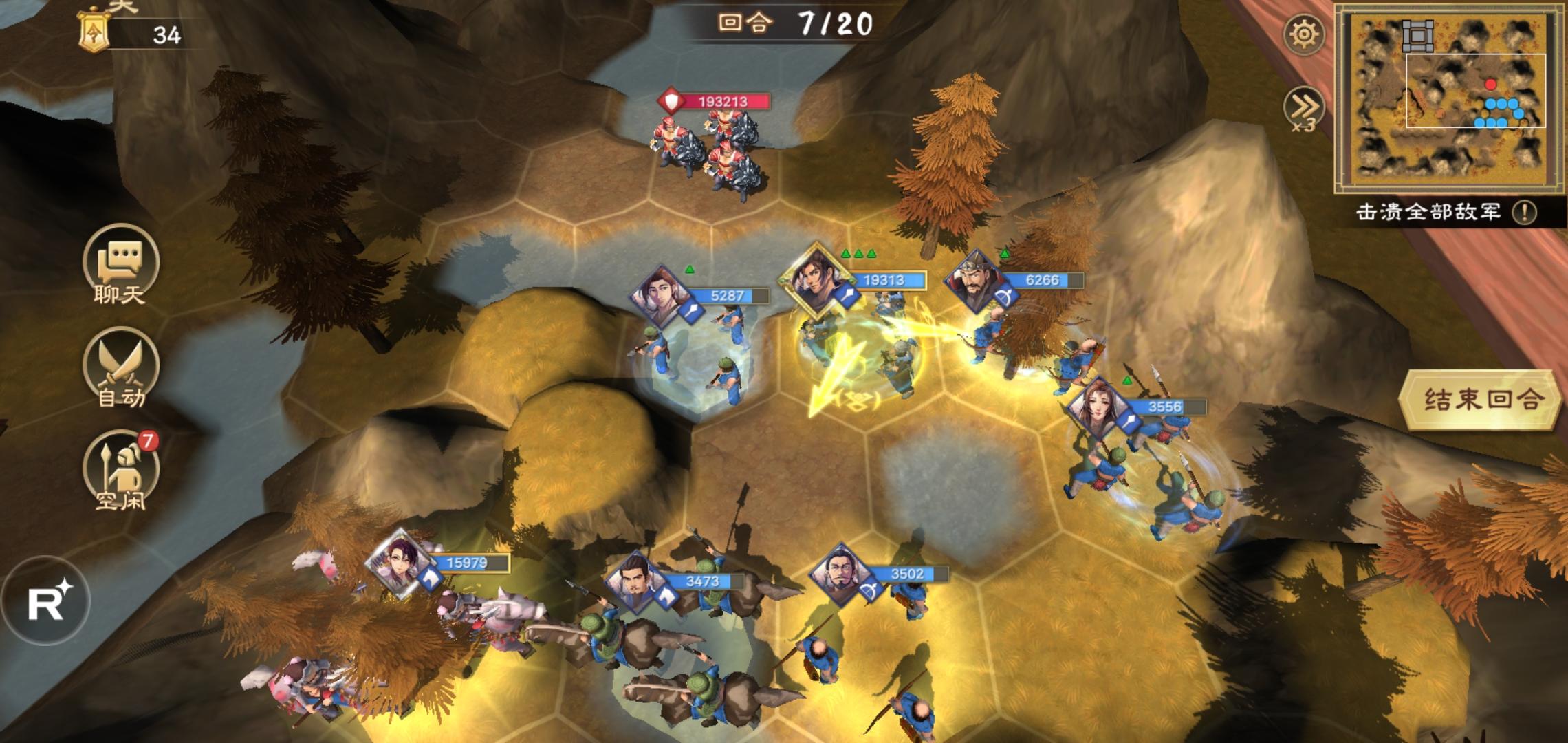This screenshot has width=1568, height=743.
Task: Select the general with 5287 troops
Action: [x=662, y=297]
